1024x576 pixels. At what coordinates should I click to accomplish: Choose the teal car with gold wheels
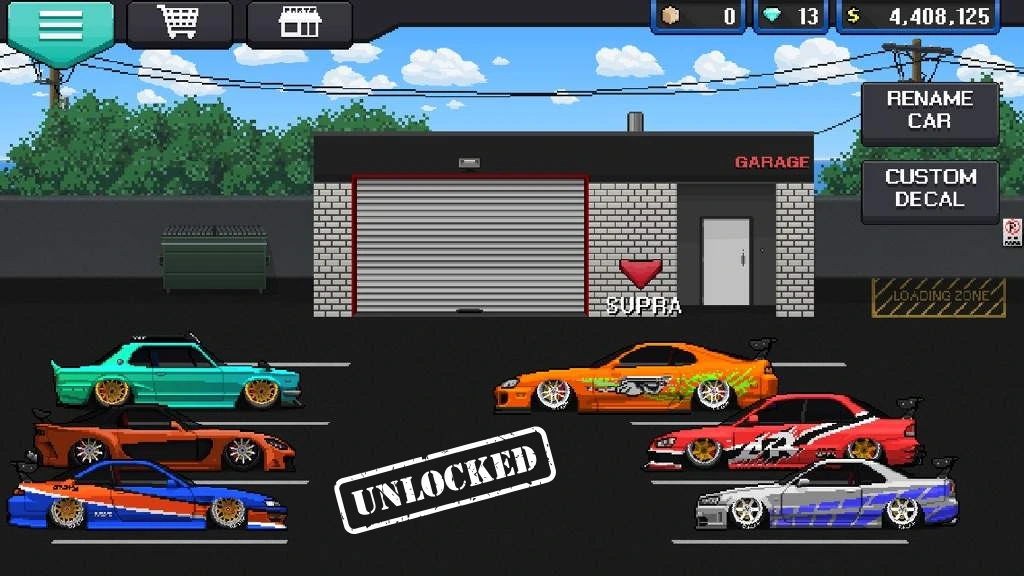pos(177,374)
